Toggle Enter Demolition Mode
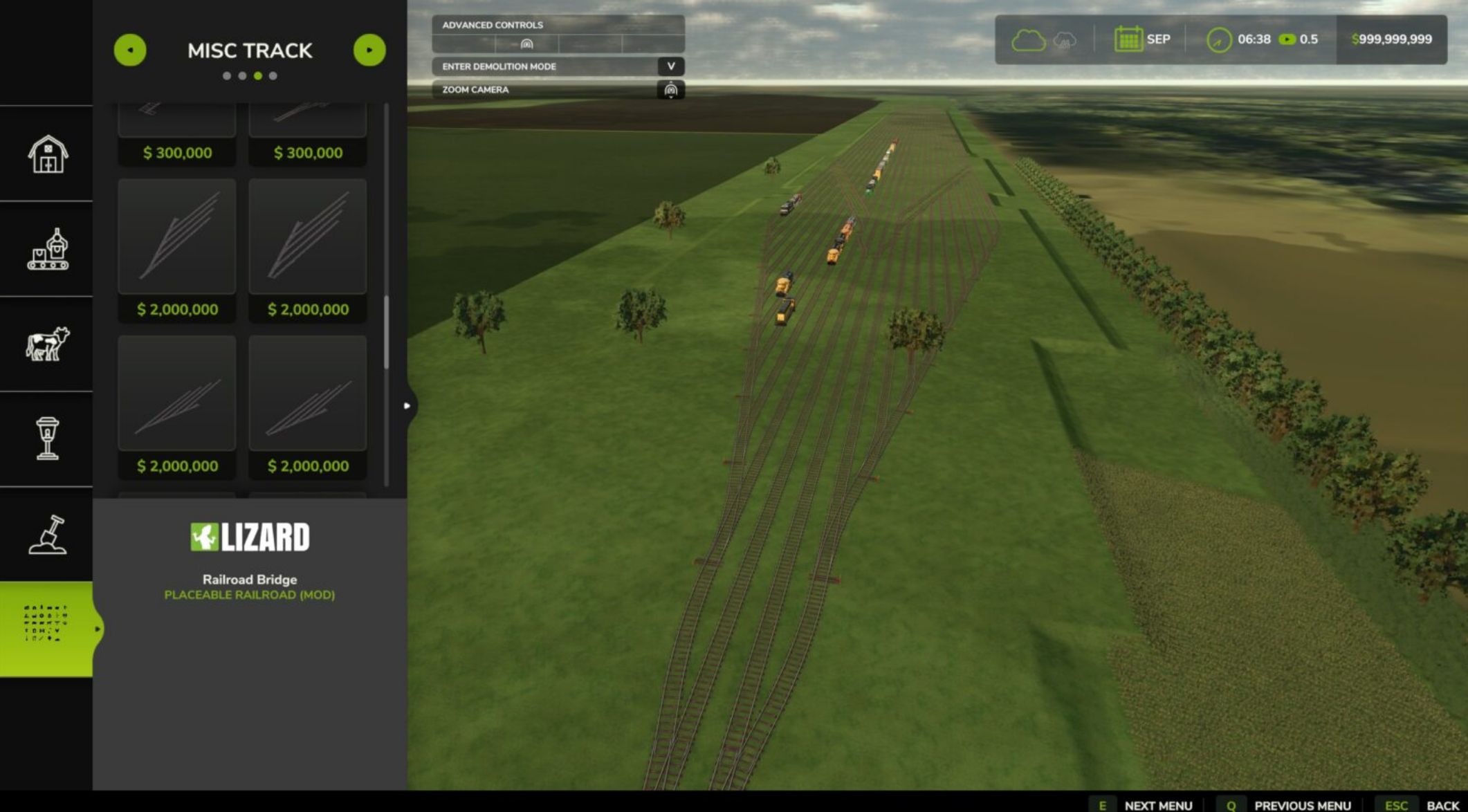The height and width of the screenshot is (812, 1468). (557, 66)
